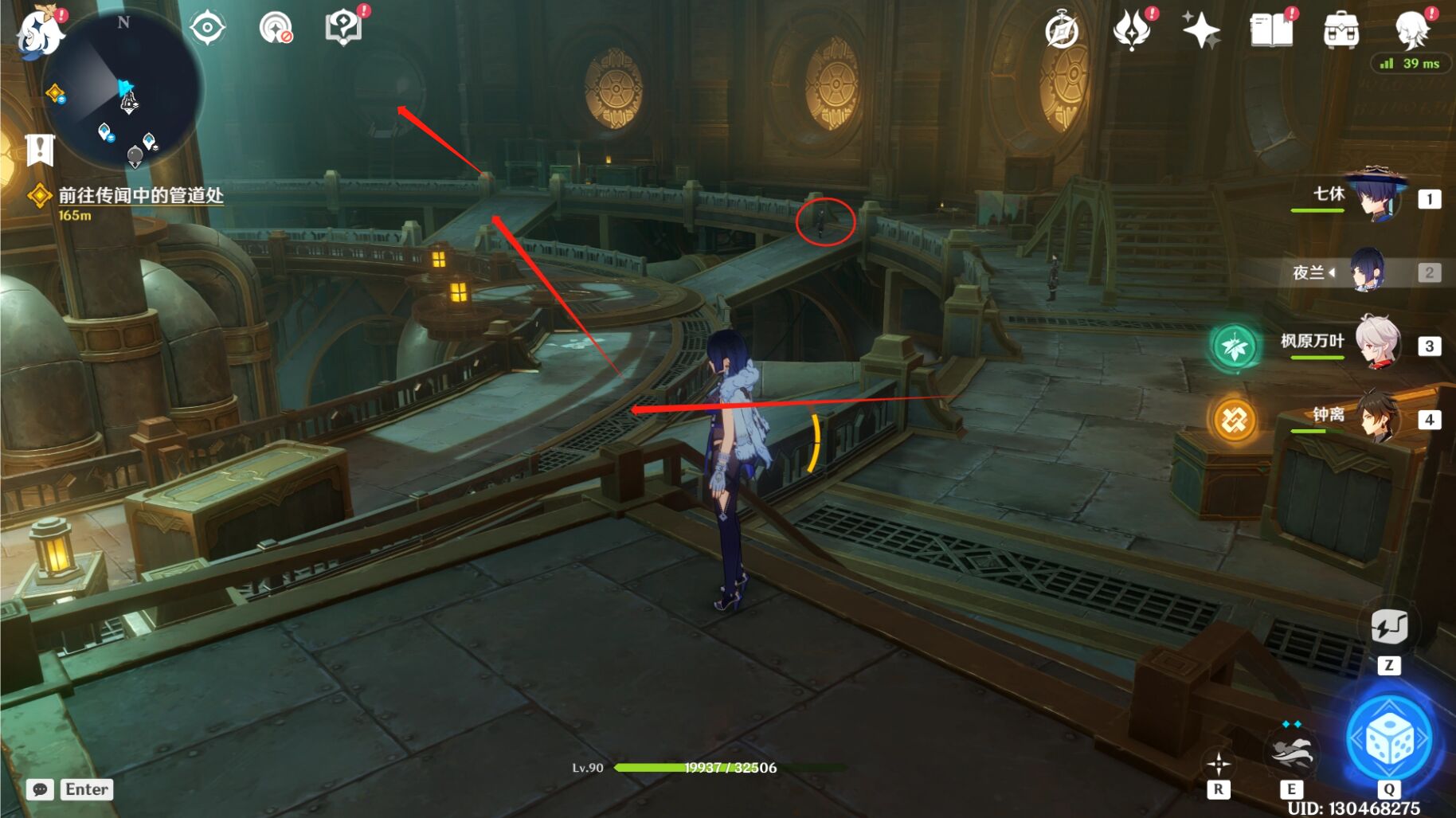The image size is (1456, 818).
Task: Open the quest navigation target icon
Action: (x=207, y=28)
